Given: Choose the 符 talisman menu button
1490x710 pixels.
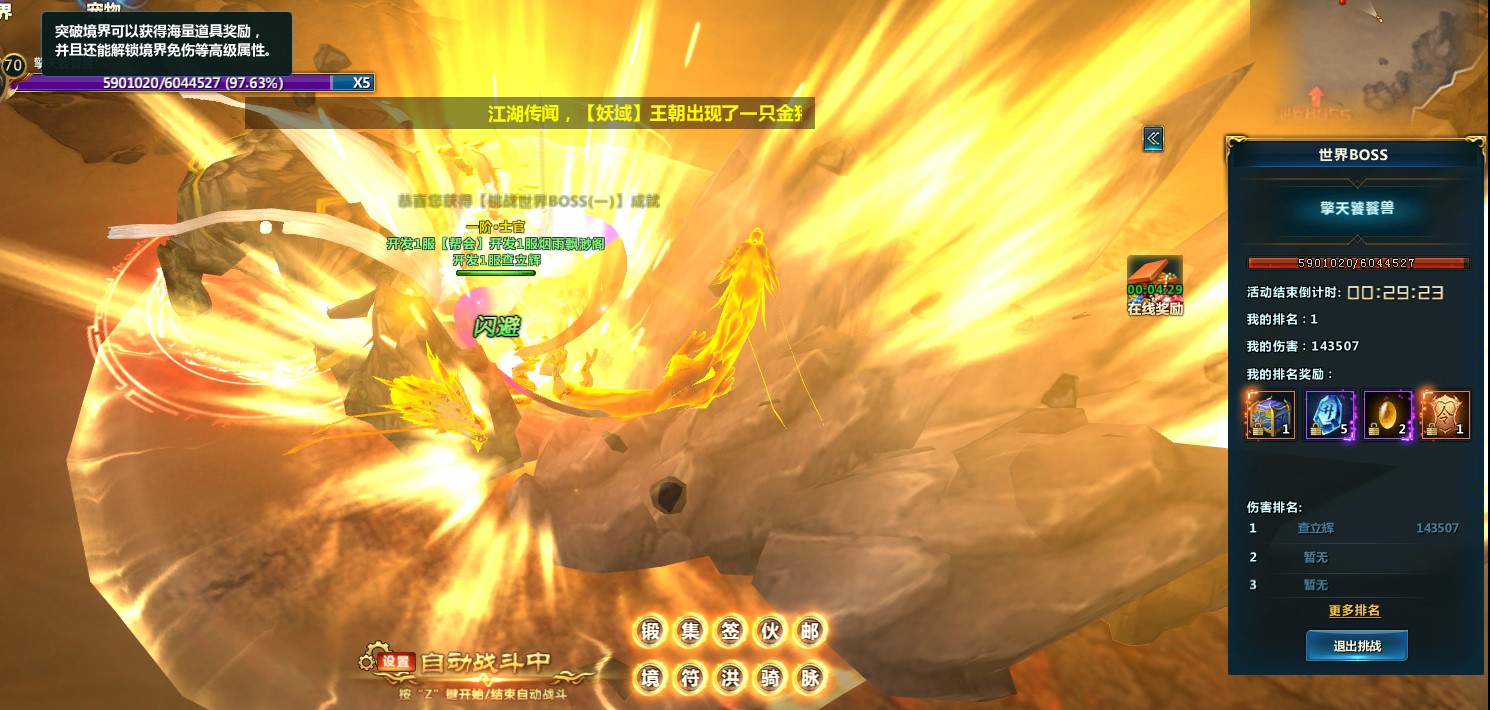Looking at the screenshot, I should (691, 678).
